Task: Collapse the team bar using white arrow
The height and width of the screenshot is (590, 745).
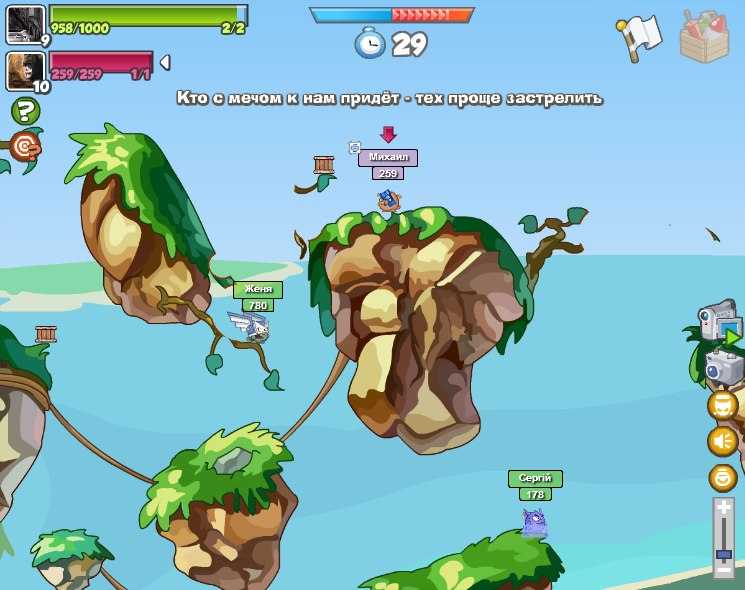Action: point(165,63)
